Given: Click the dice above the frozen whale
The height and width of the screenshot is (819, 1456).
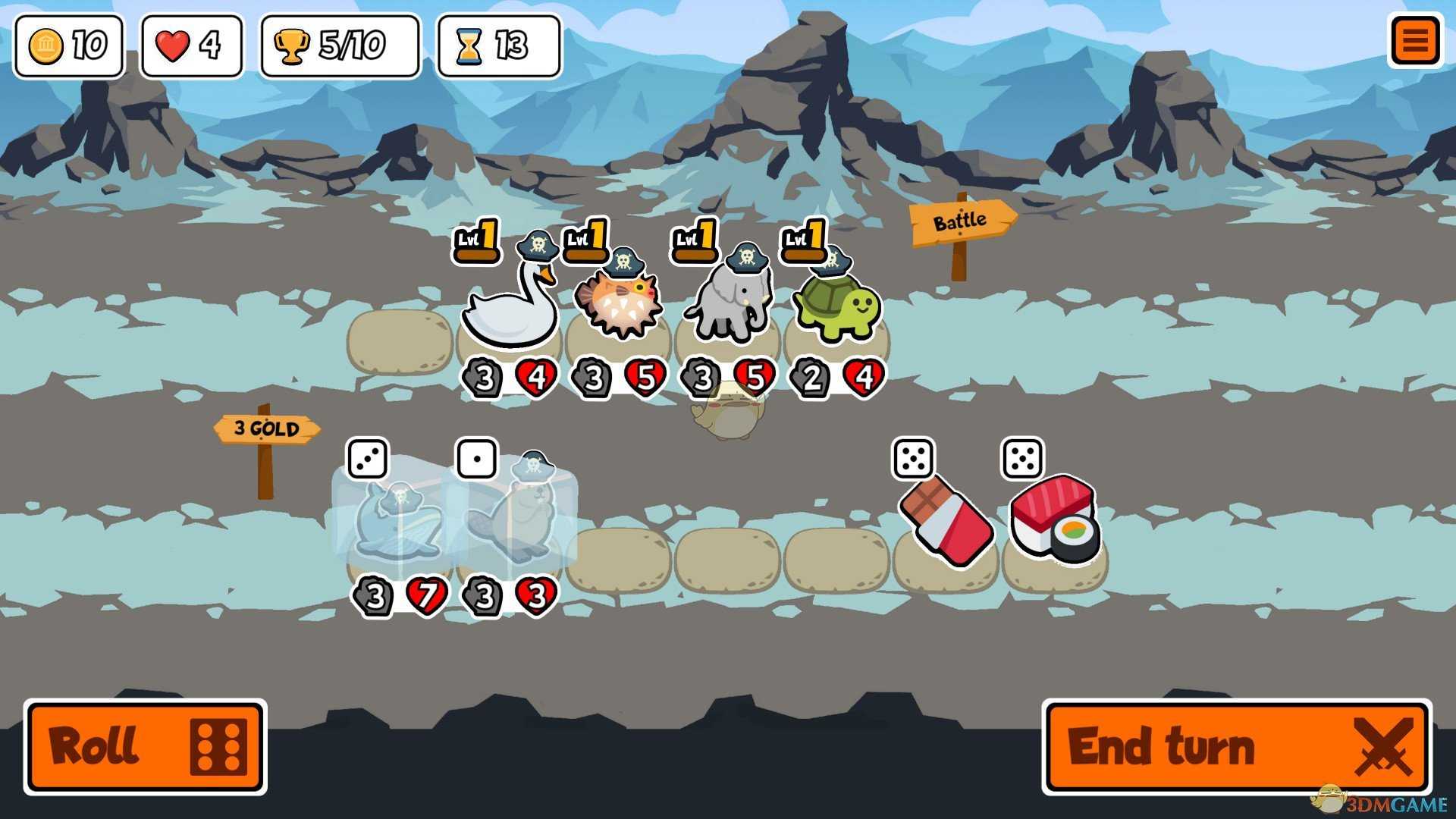Looking at the screenshot, I should (x=369, y=459).
